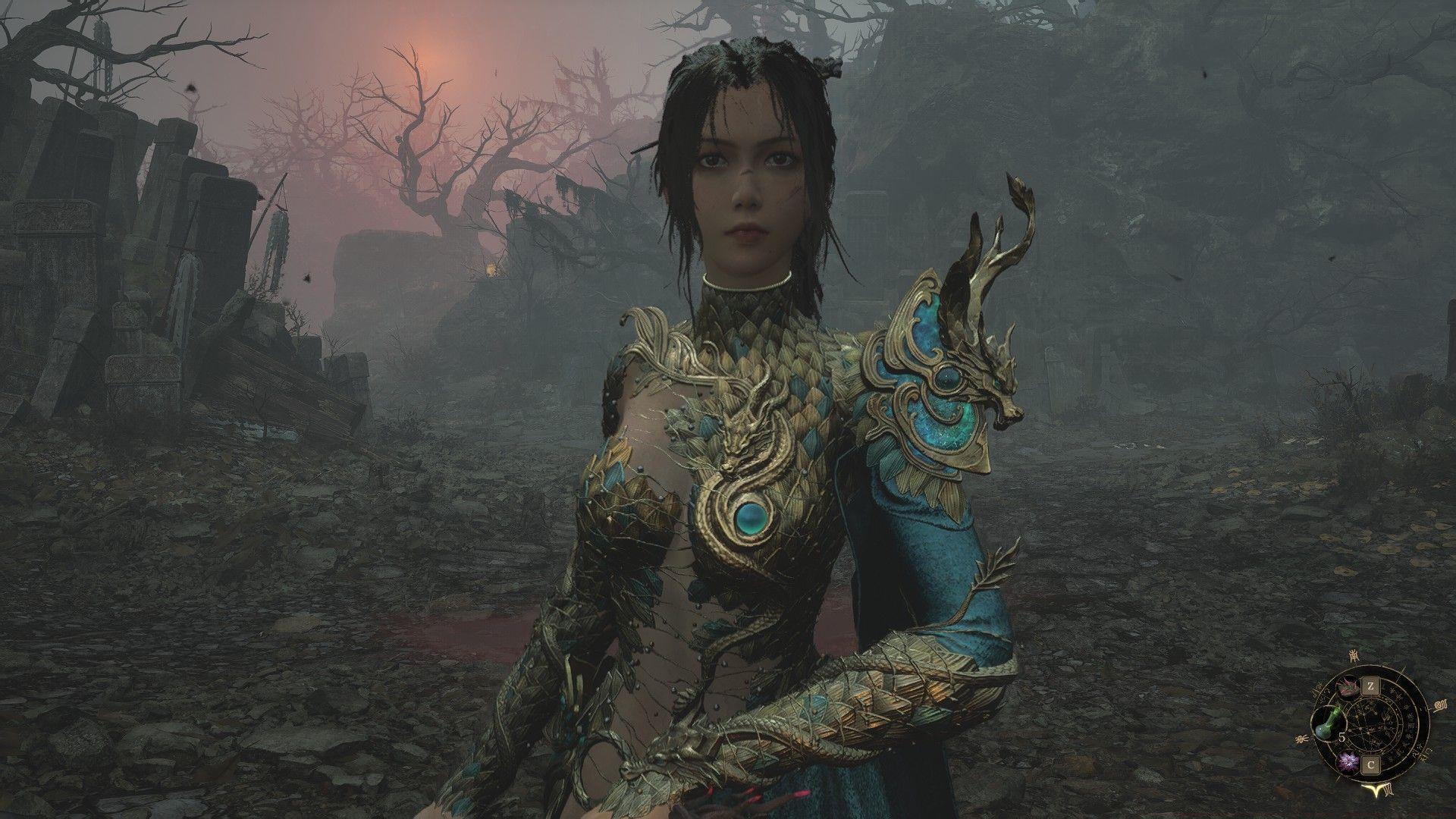This screenshot has height=819, width=1456.
Task: Click the red feather consumable icon on the wheel
Action: [x=1347, y=687]
